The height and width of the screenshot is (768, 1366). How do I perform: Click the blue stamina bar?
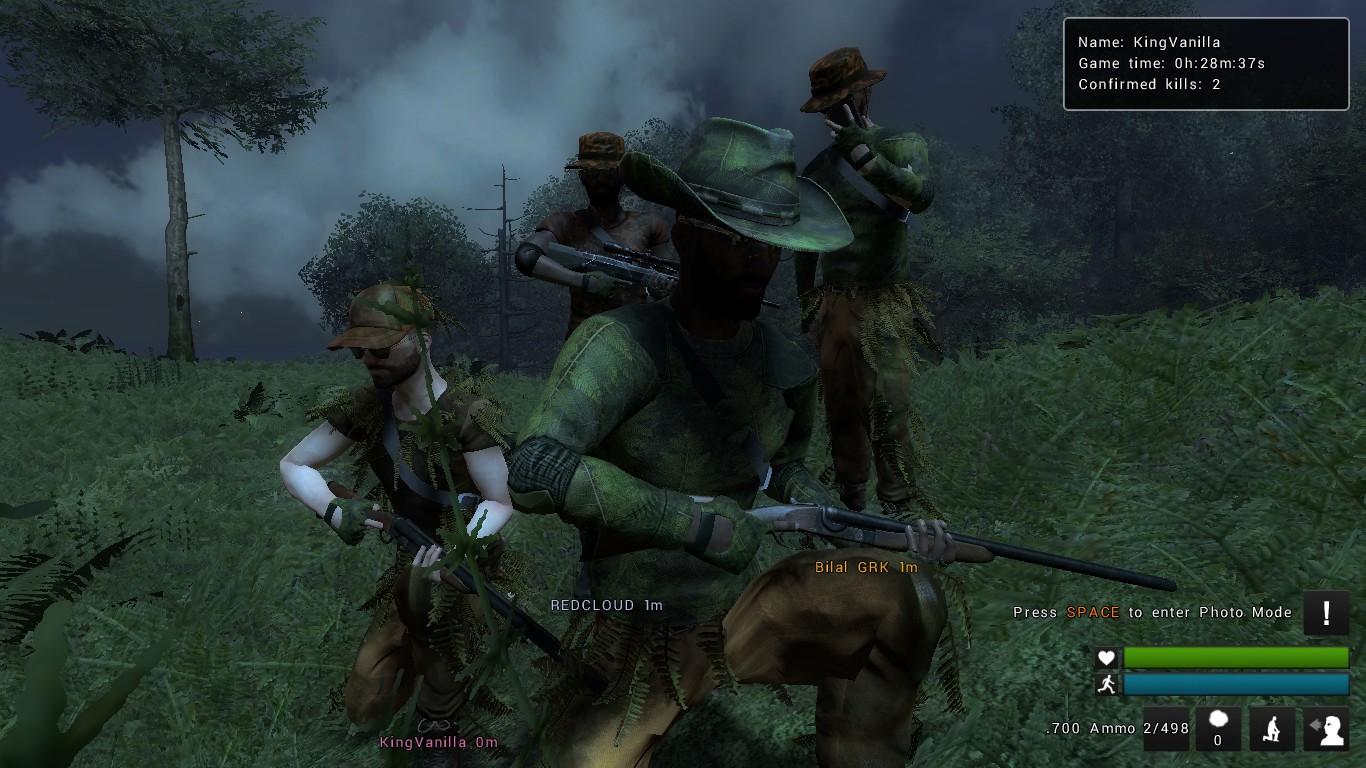point(1237,685)
